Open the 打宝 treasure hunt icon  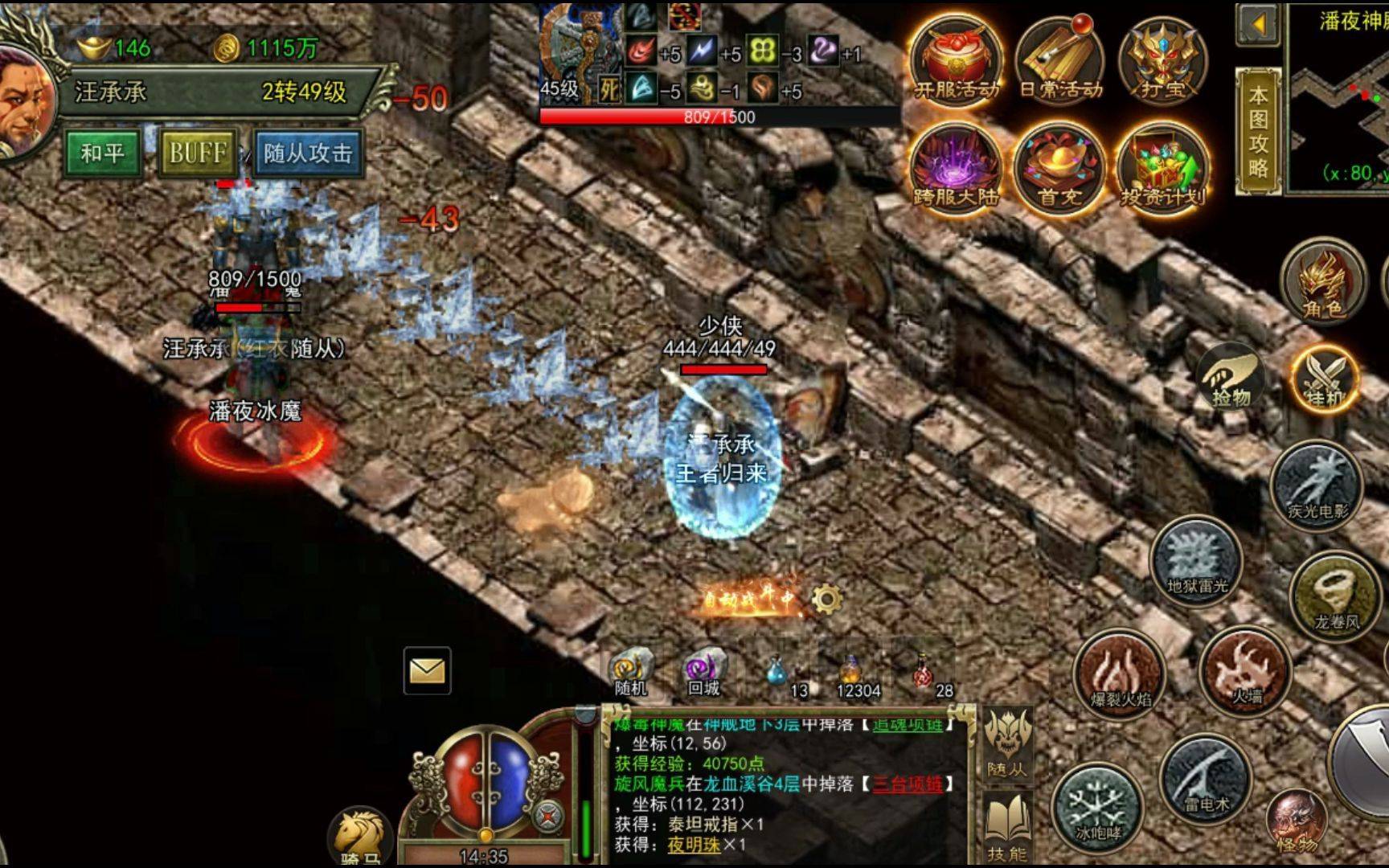point(1163,60)
